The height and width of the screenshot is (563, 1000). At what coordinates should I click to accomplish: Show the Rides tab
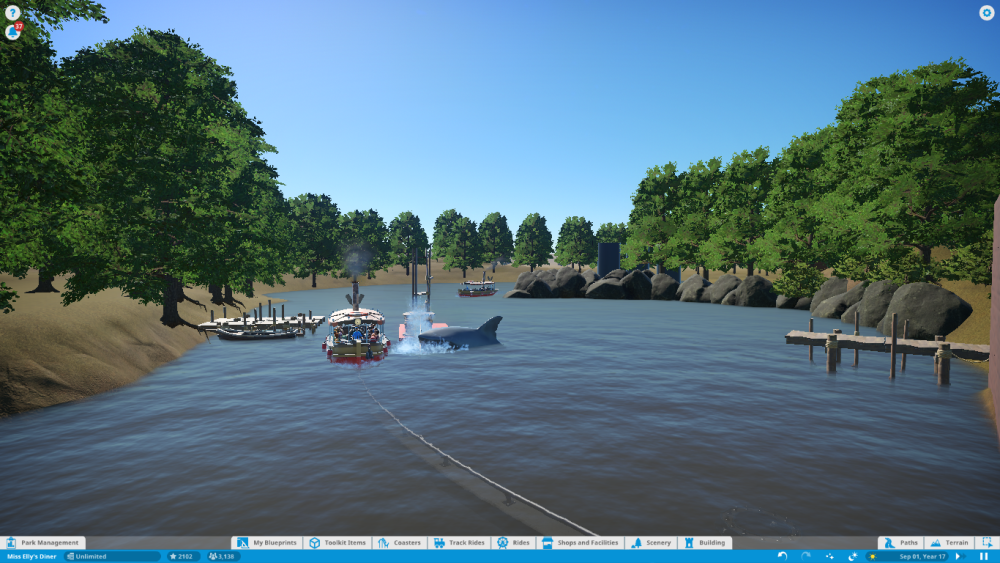(x=513, y=543)
